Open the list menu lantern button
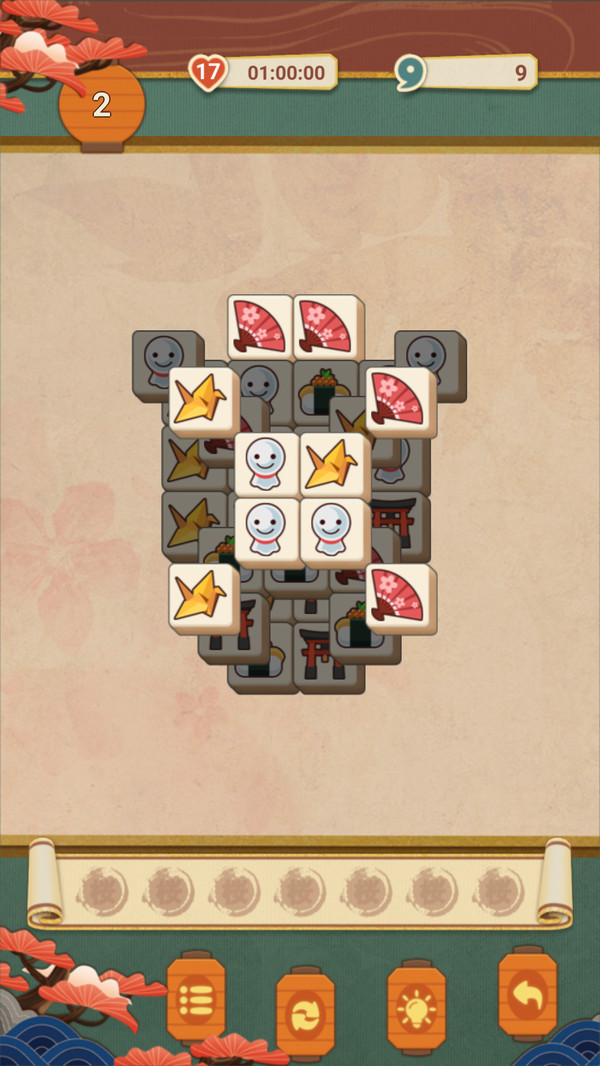Screen dimensions: 600x1066 click(x=196, y=999)
